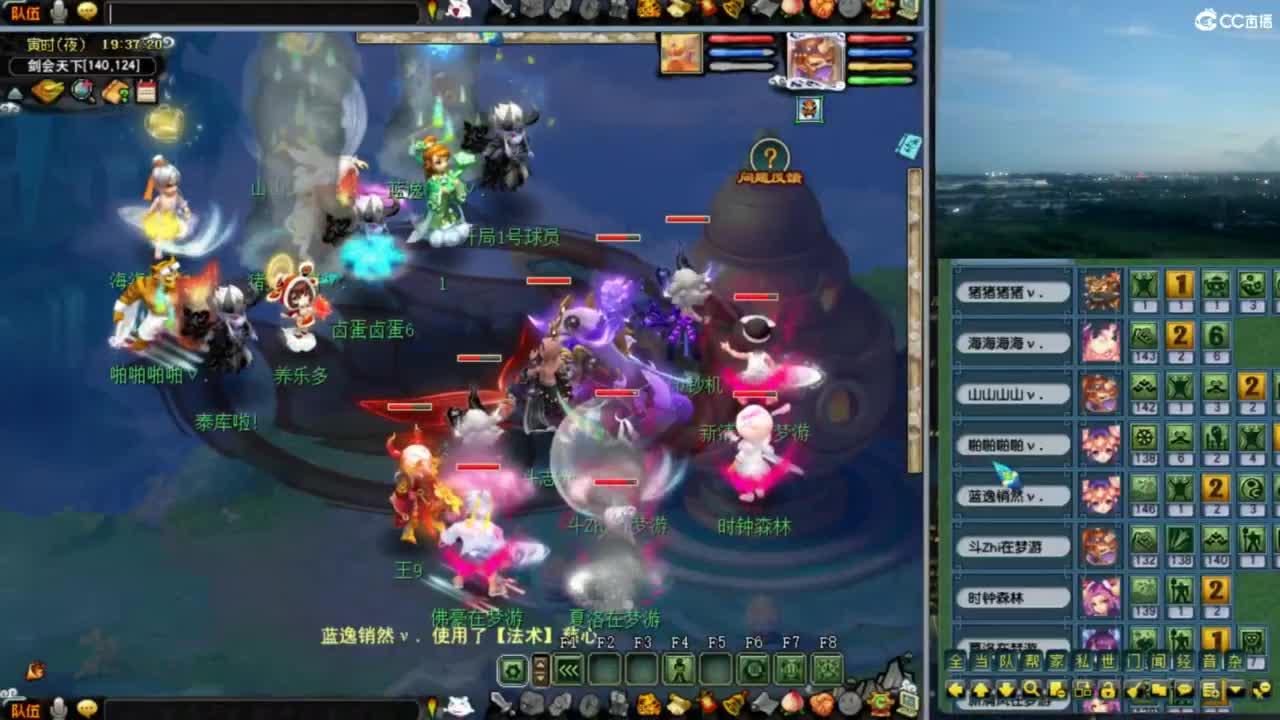This screenshot has height=720, width=1280.
Task: Click the notebook journal icon in the top-left
Action: coord(146,91)
